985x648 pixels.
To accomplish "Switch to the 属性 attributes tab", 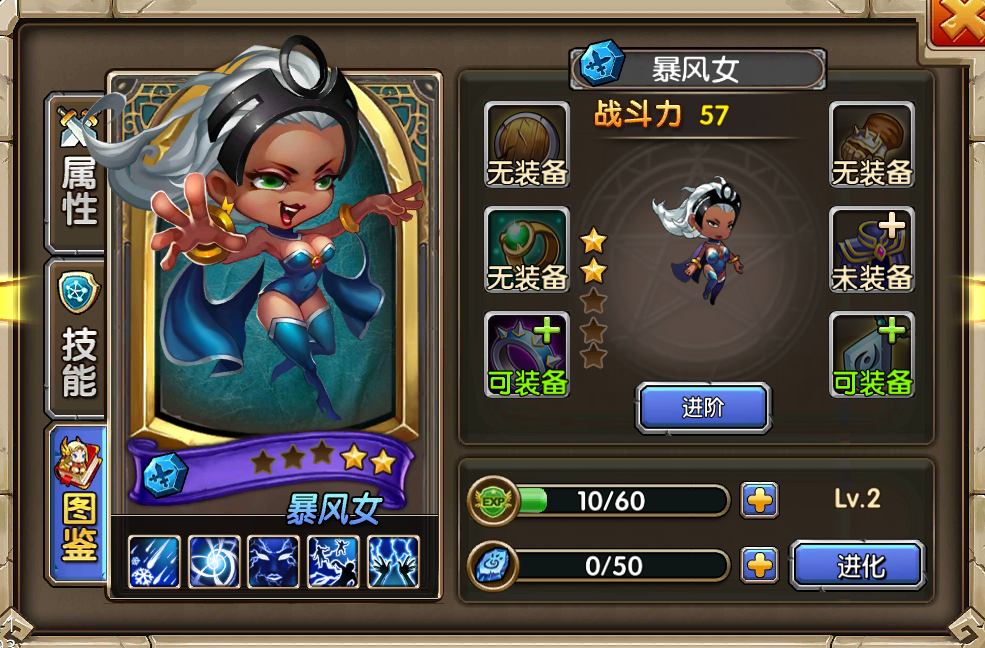I will (x=78, y=175).
